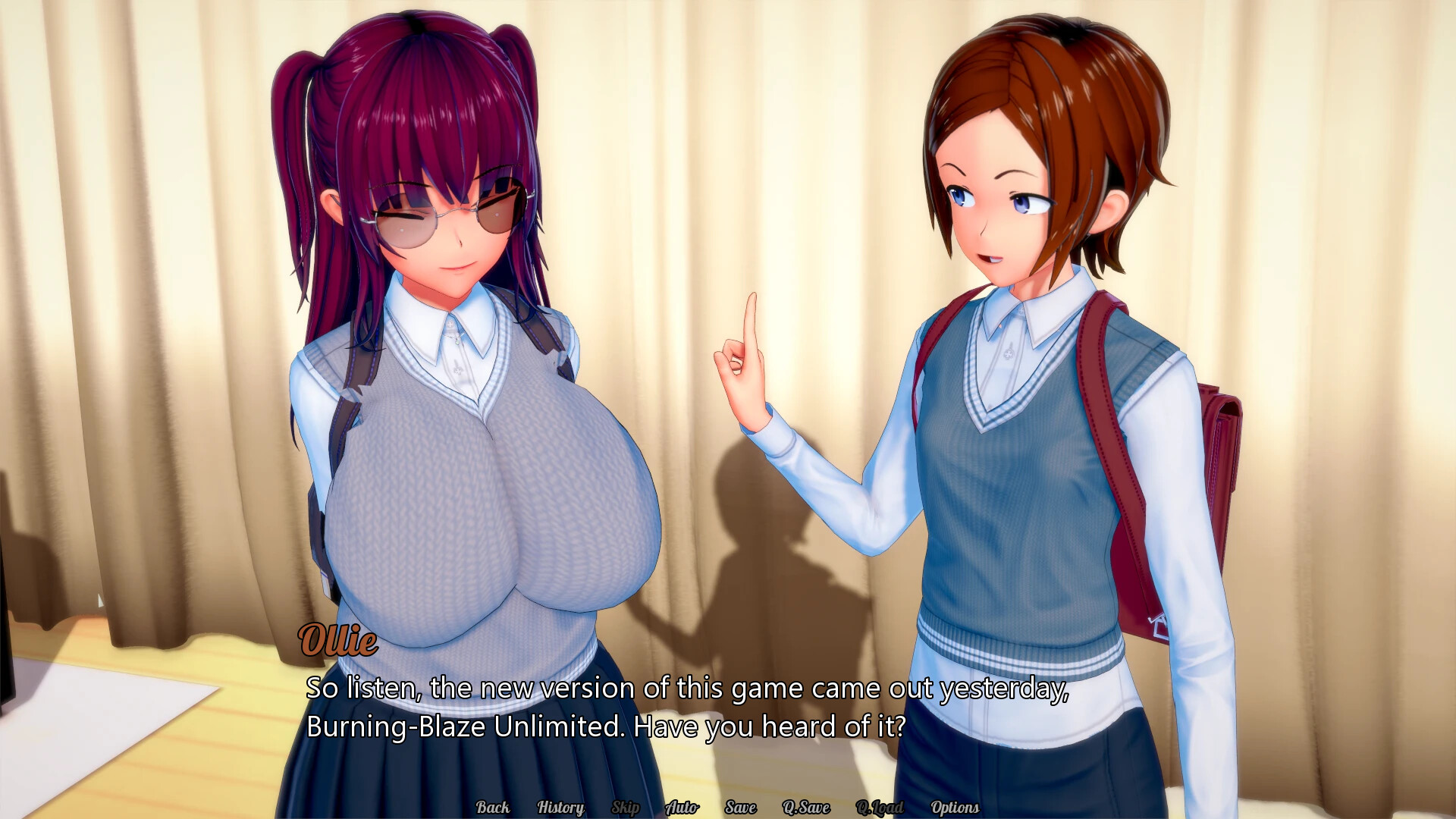Open the "Options" settings screen
This screenshot has width=1456, height=819.
tap(955, 808)
